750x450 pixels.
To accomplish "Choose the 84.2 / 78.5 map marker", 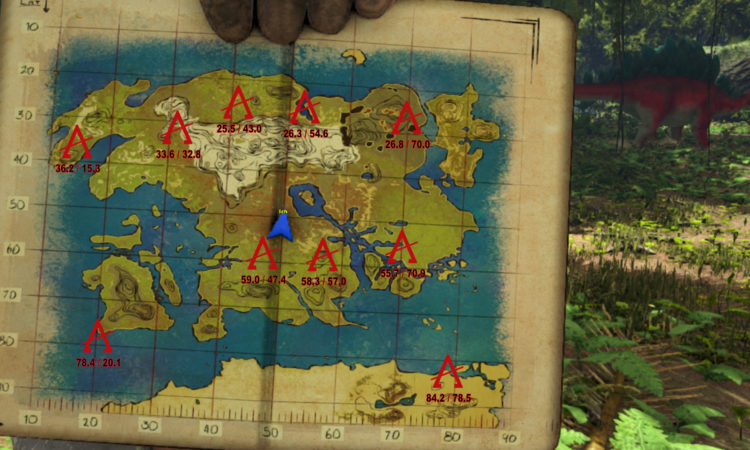I will [x=446, y=373].
